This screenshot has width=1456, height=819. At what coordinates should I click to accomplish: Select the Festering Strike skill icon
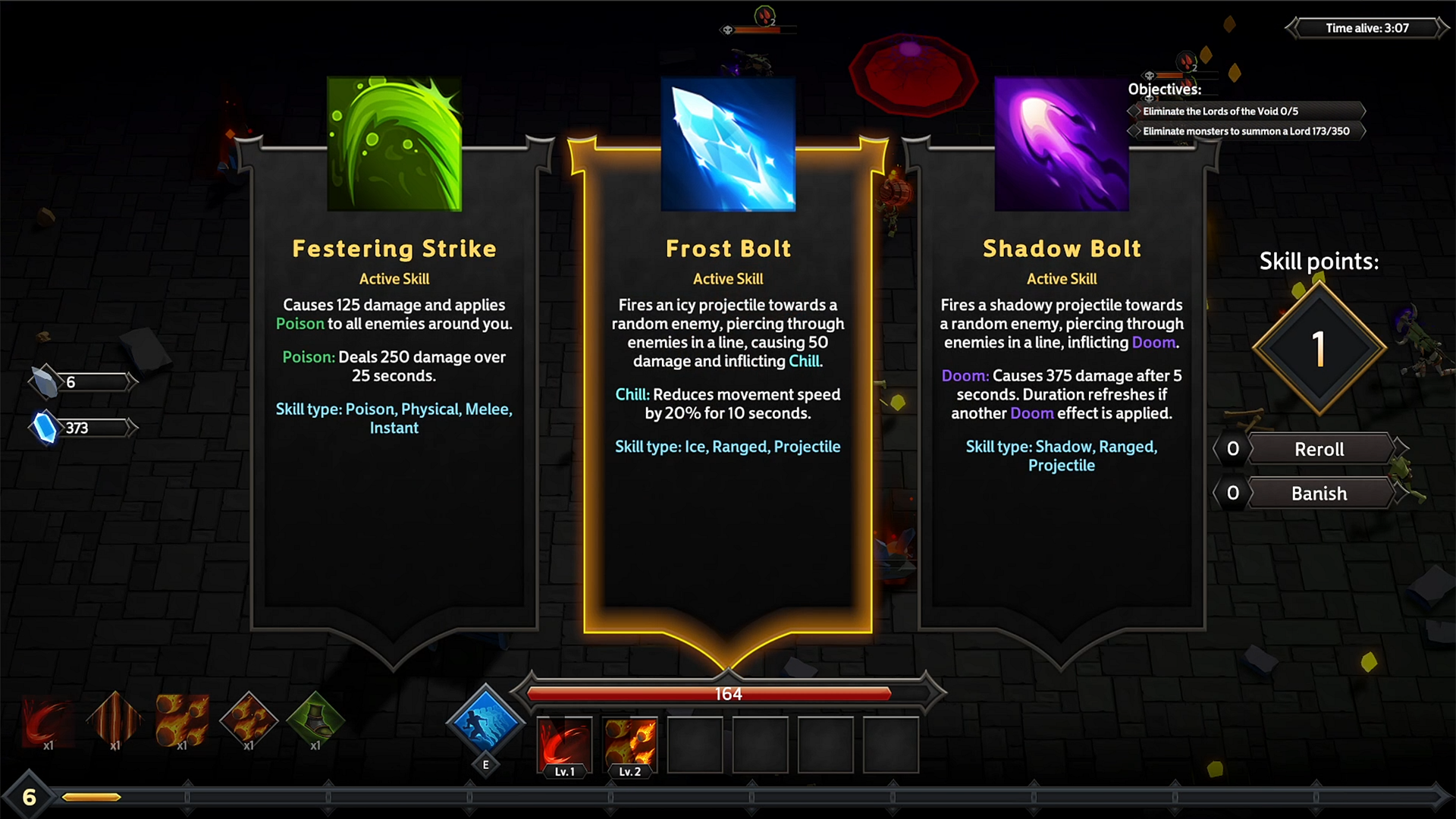(x=394, y=143)
